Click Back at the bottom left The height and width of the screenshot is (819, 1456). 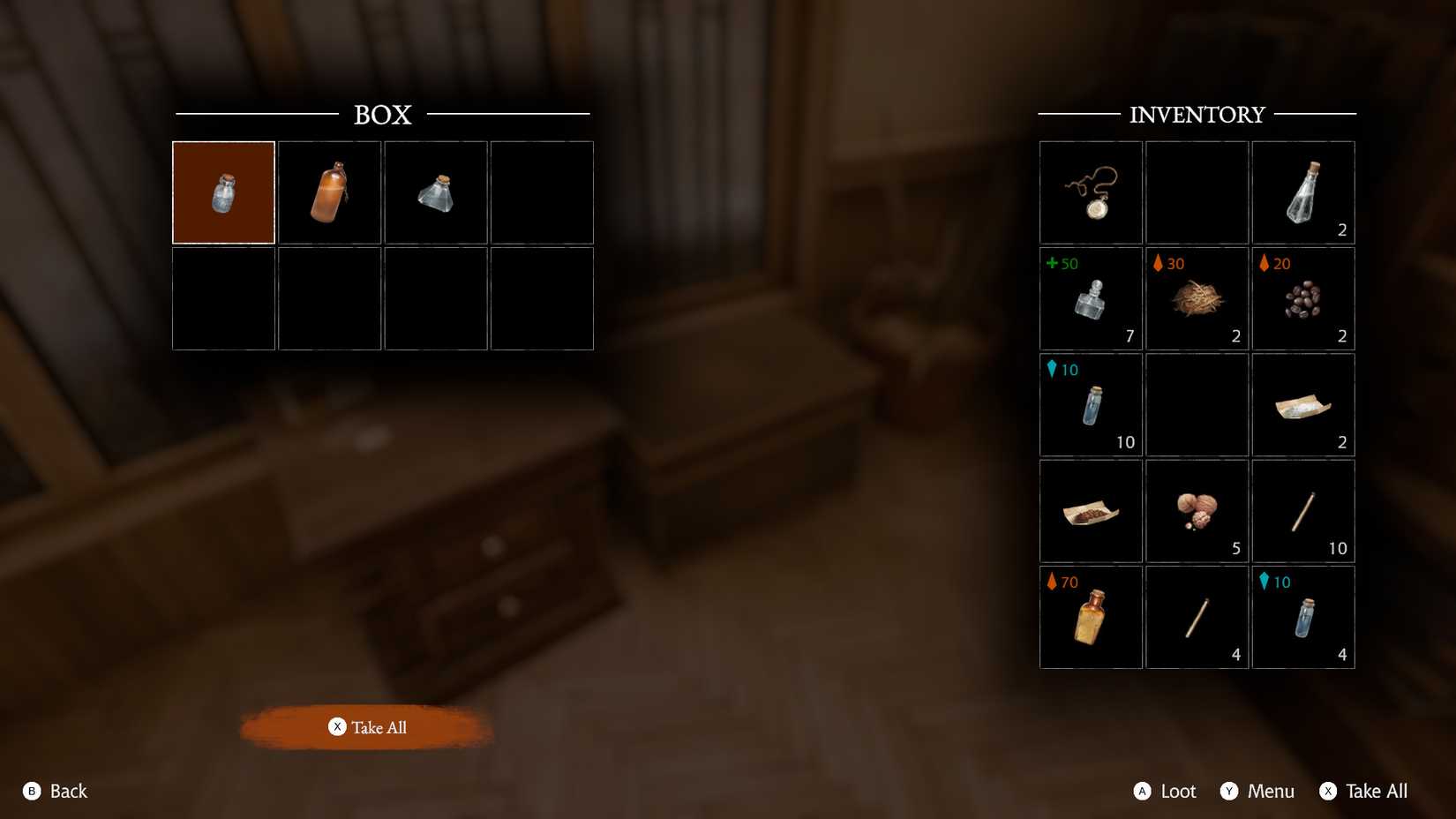coord(57,791)
